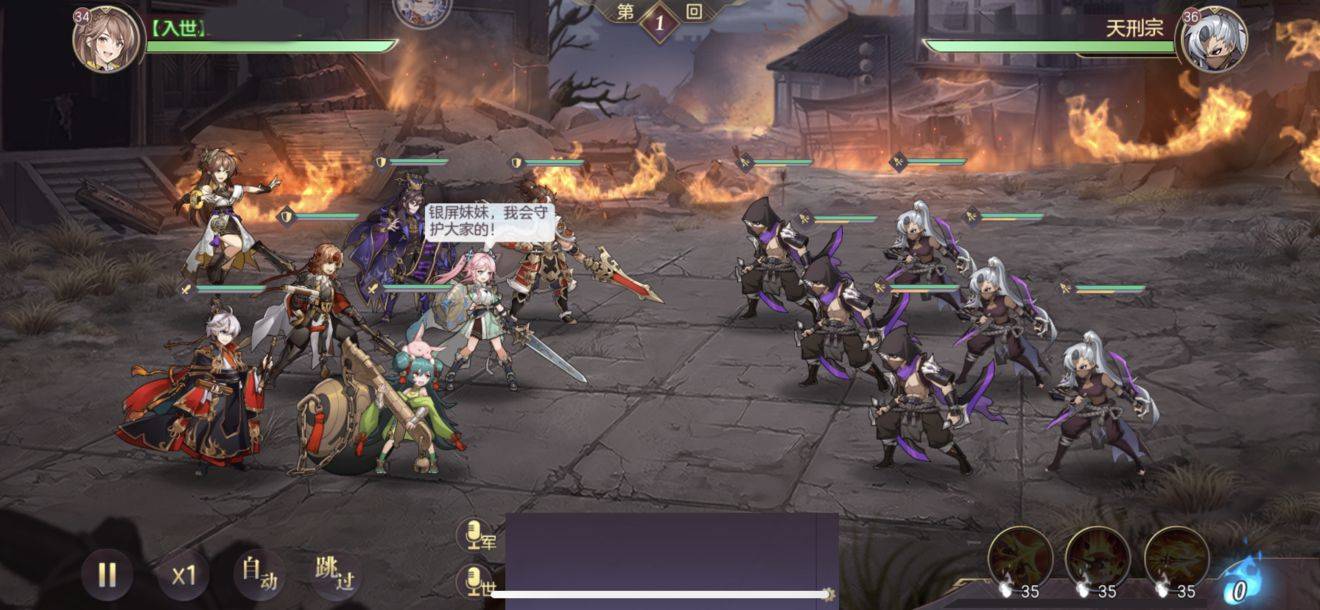The height and width of the screenshot is (610, 1320).
Task: Change the X1 battle speed
Action: pos(183,575)
